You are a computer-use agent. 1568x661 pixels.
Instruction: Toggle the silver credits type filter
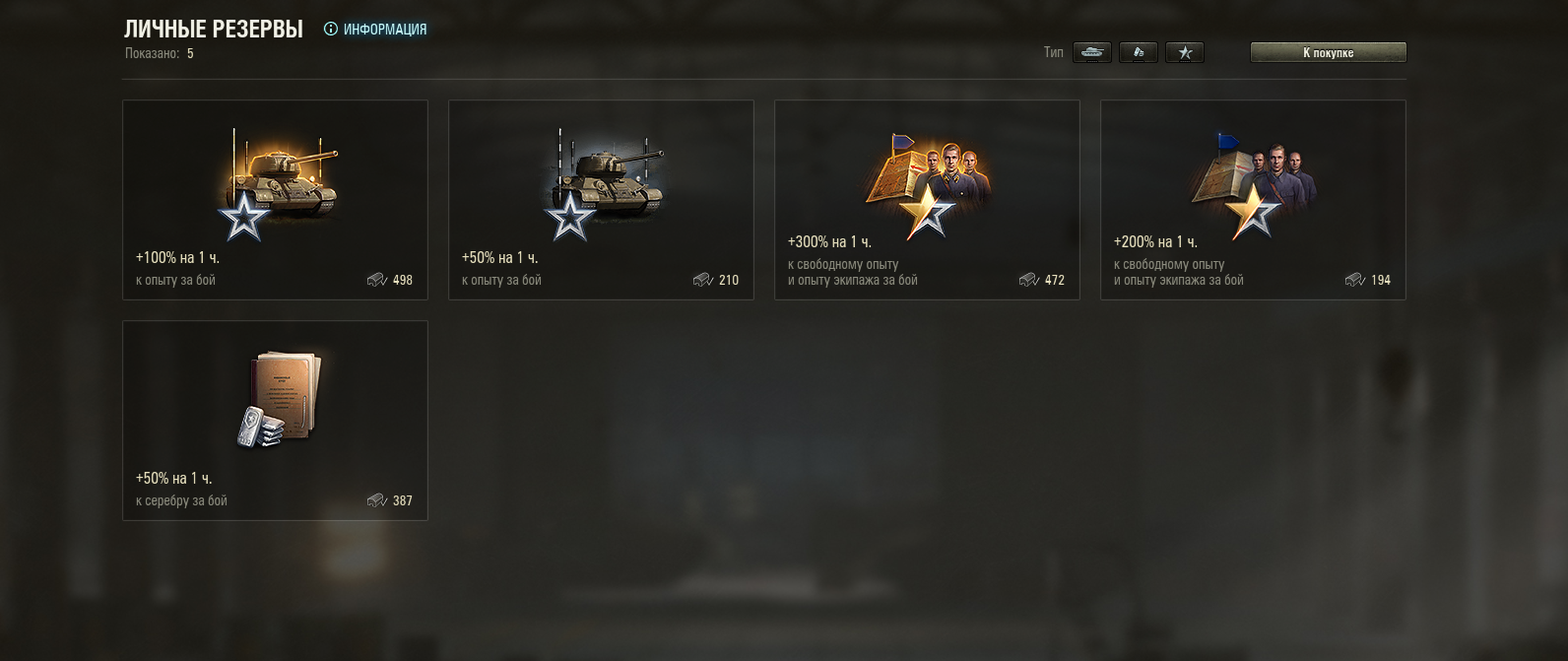pyautogui.click(x=1139, y=52)
